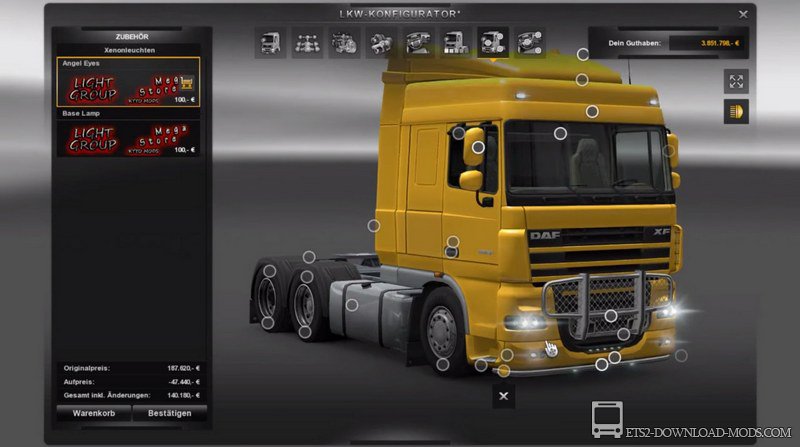Select the highlighted truck accessories category
The image size is (800, 447).
[x=490, y=43]
